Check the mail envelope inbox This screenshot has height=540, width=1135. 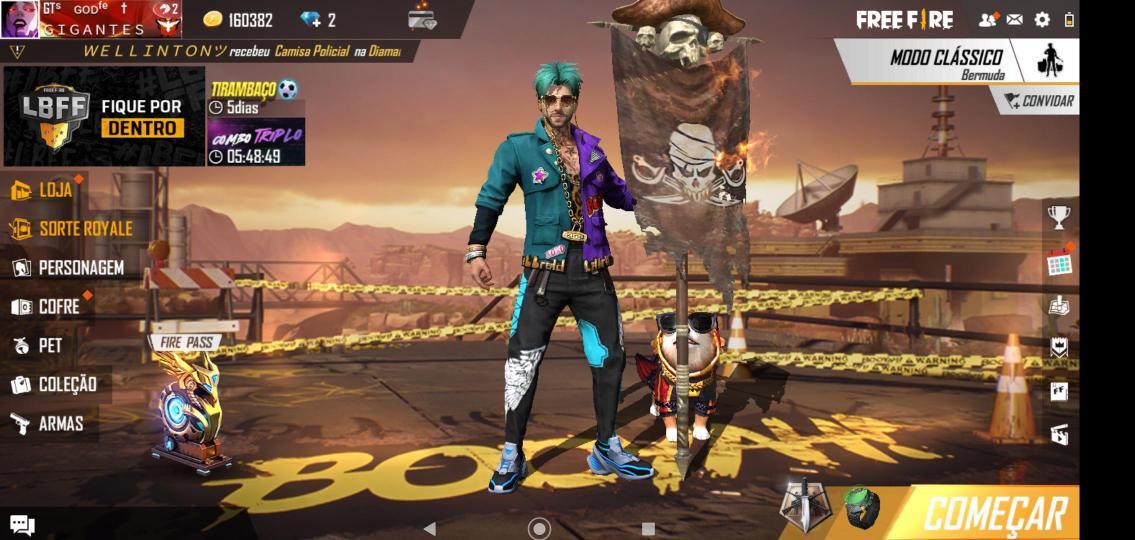coord(1014,19)
